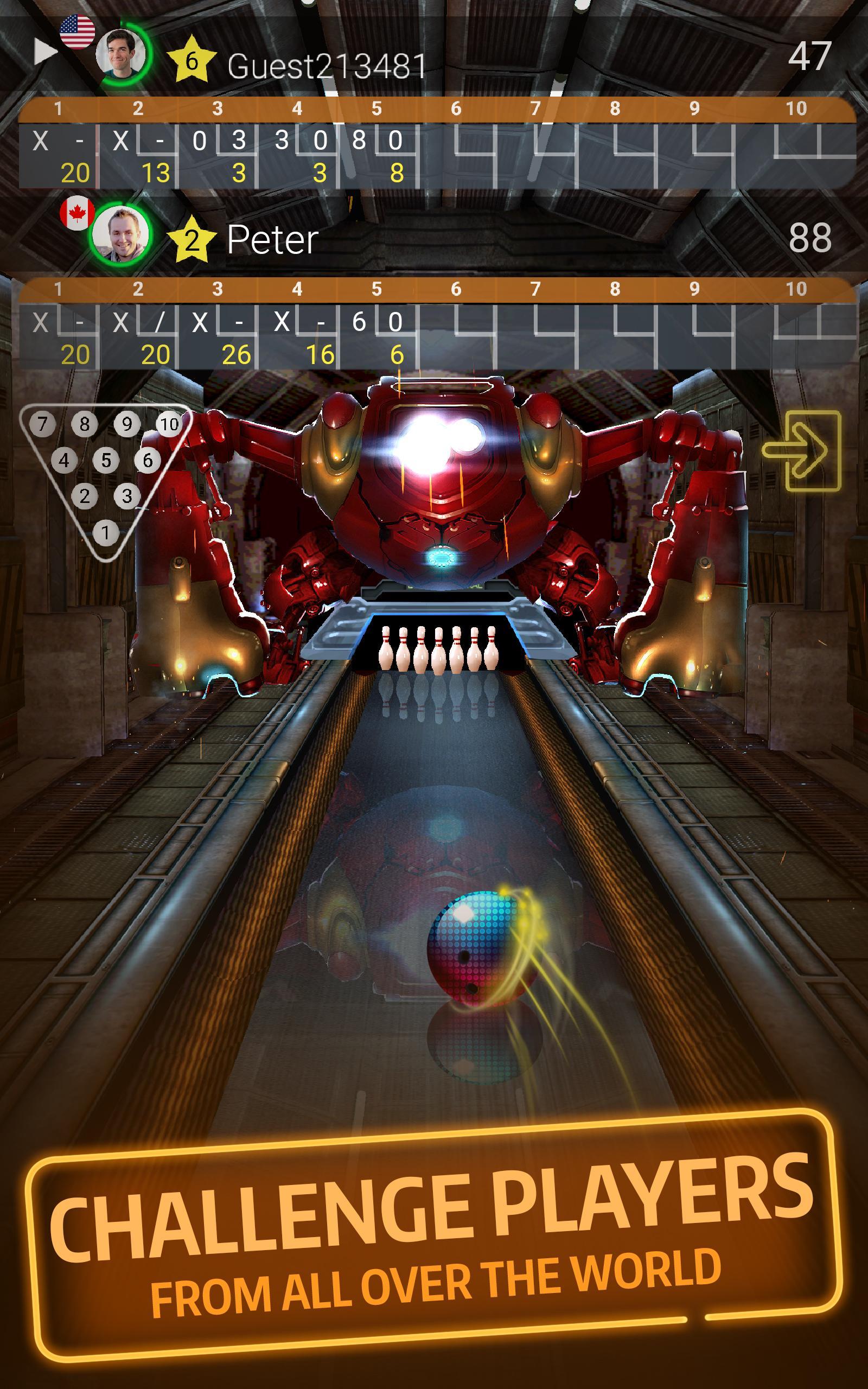Toggle pin 5 in the pin layout overlay
Viewport: 868px width, 1389px height.
click(x=107, y=460)
